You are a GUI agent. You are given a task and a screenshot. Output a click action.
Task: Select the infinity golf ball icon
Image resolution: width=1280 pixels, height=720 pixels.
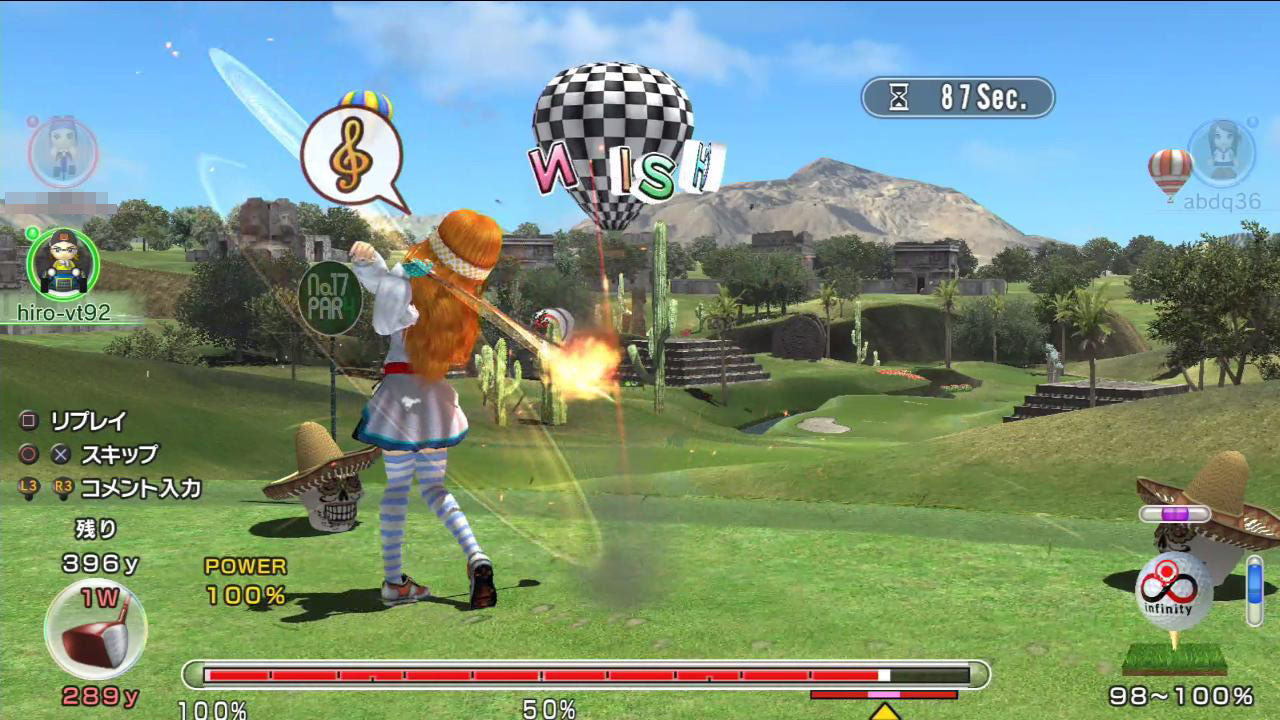[1174, 591]
